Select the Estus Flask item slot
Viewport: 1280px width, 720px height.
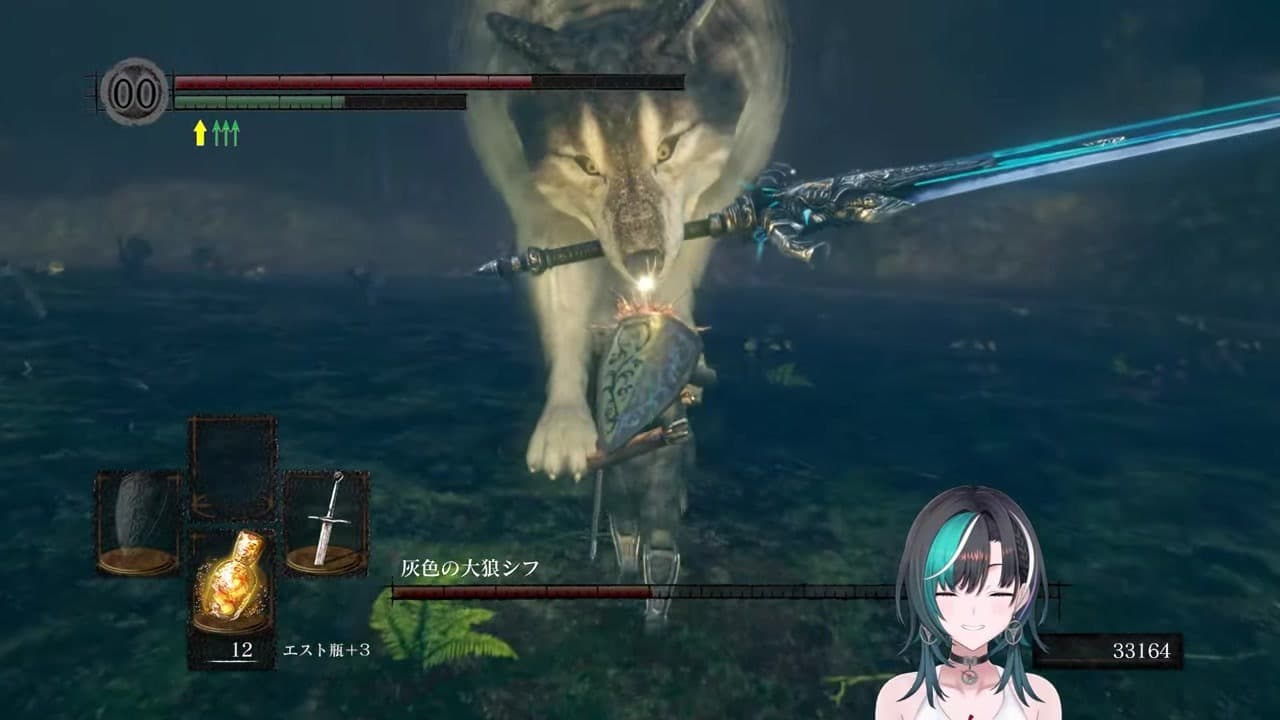(x=232, y=582)
